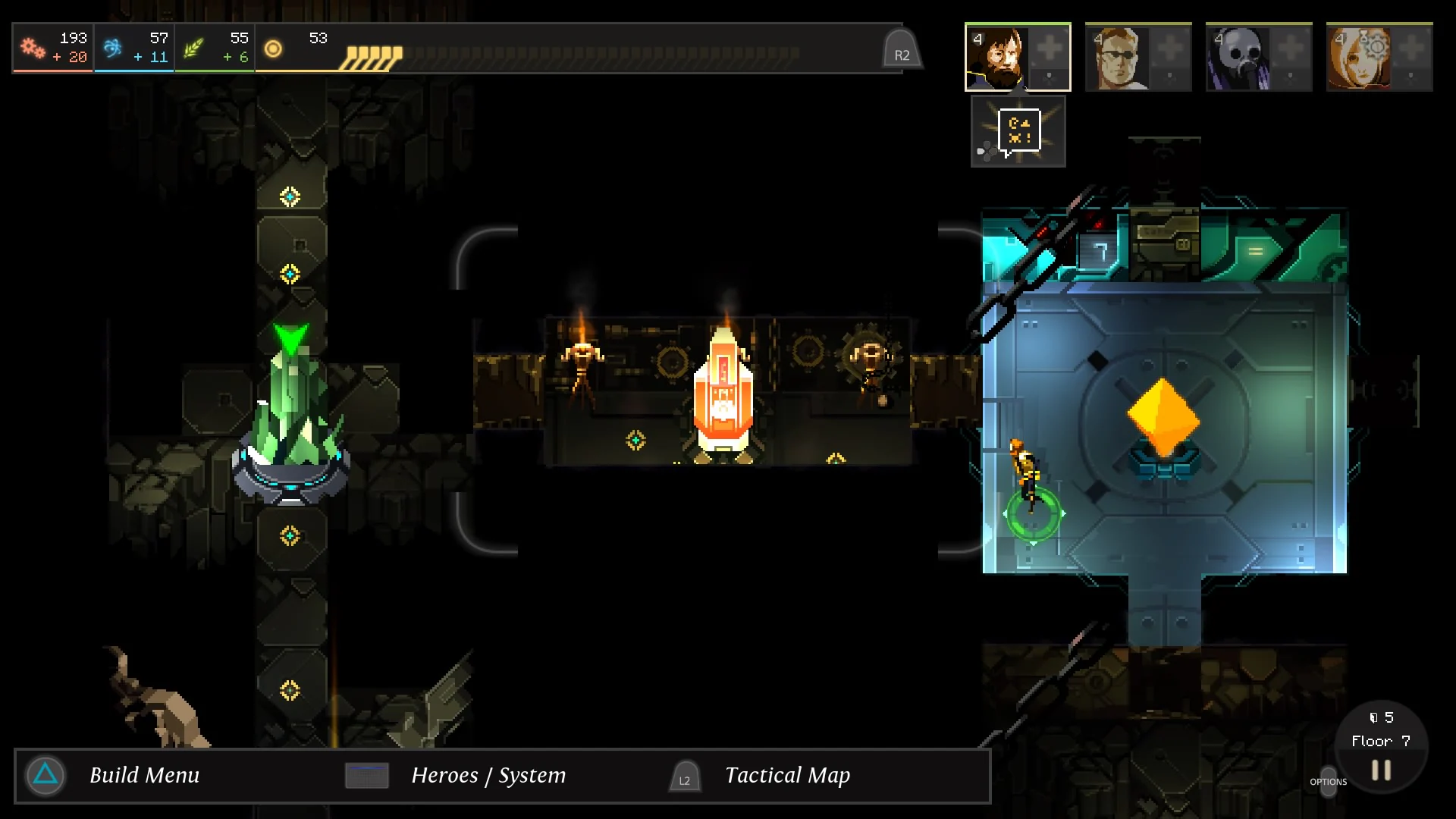The image size is (1456, 819).
Task: Expand the first hero's skill speech bubble
Action: tap(1020, 130)
